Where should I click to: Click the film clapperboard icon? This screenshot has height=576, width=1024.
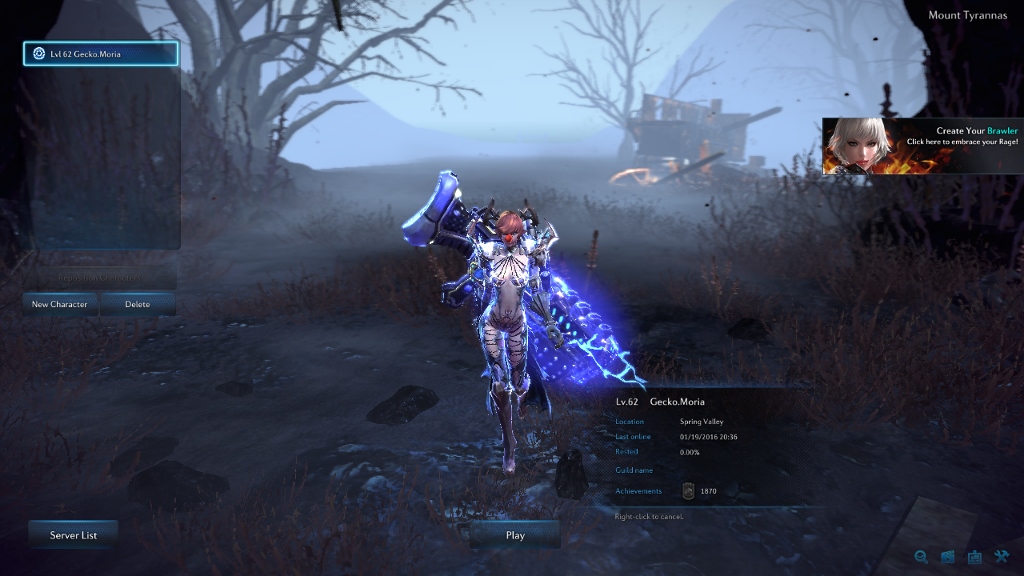pos(948,557)
